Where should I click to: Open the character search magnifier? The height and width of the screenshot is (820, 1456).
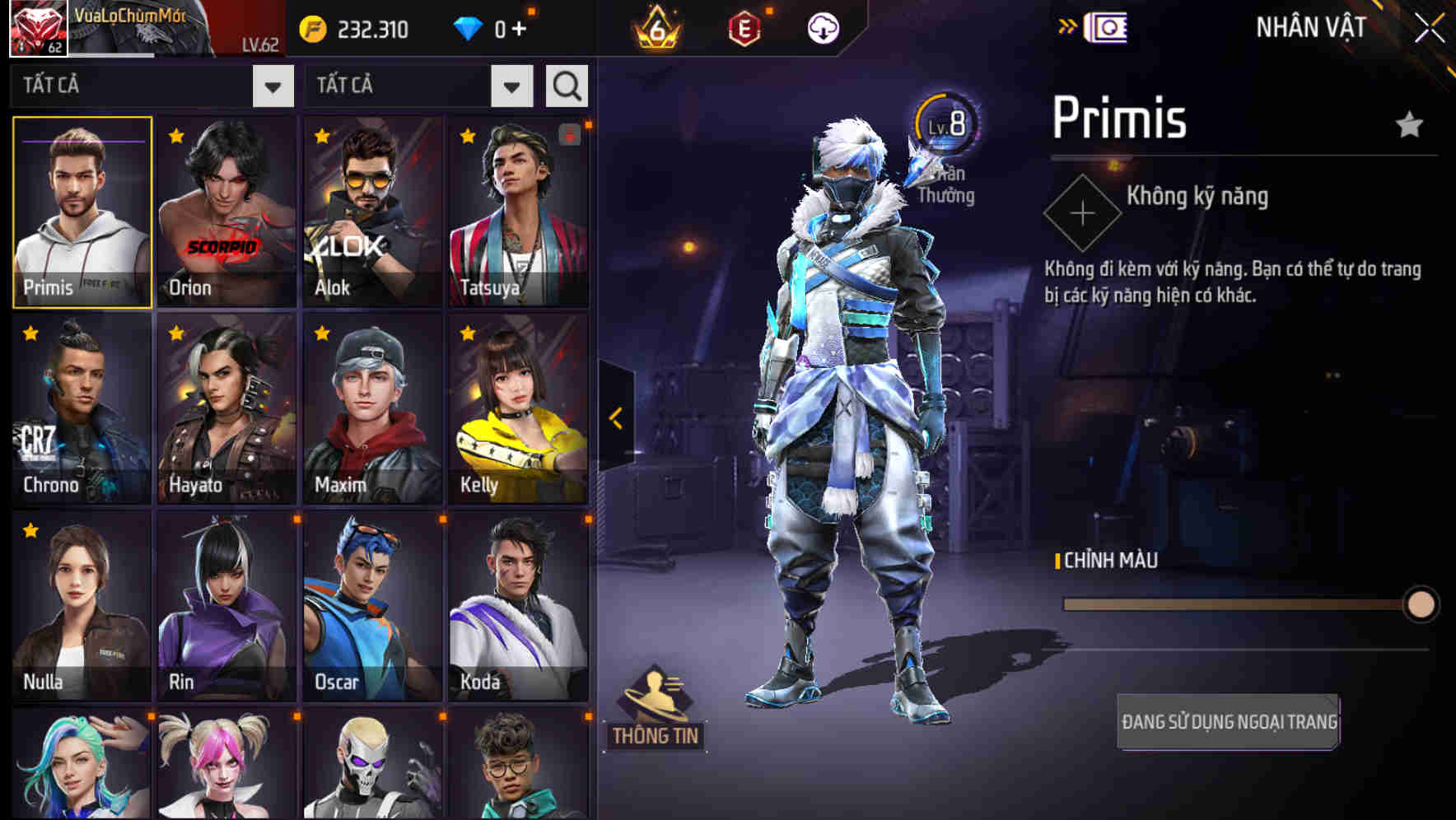pyautogui.click(x=565, y=85)
